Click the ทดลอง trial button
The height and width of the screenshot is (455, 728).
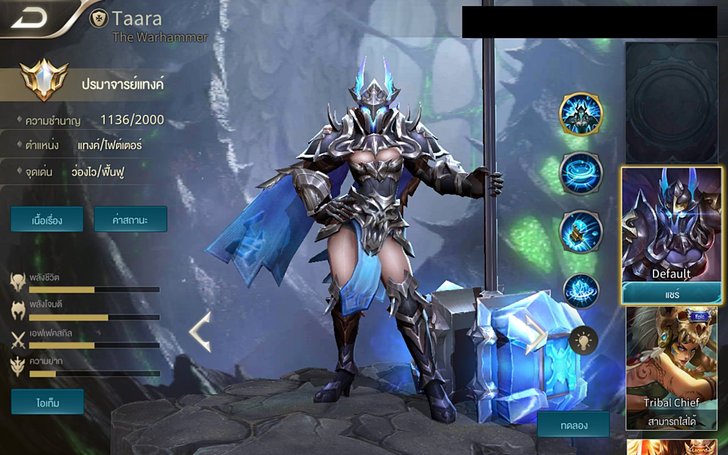573,424
